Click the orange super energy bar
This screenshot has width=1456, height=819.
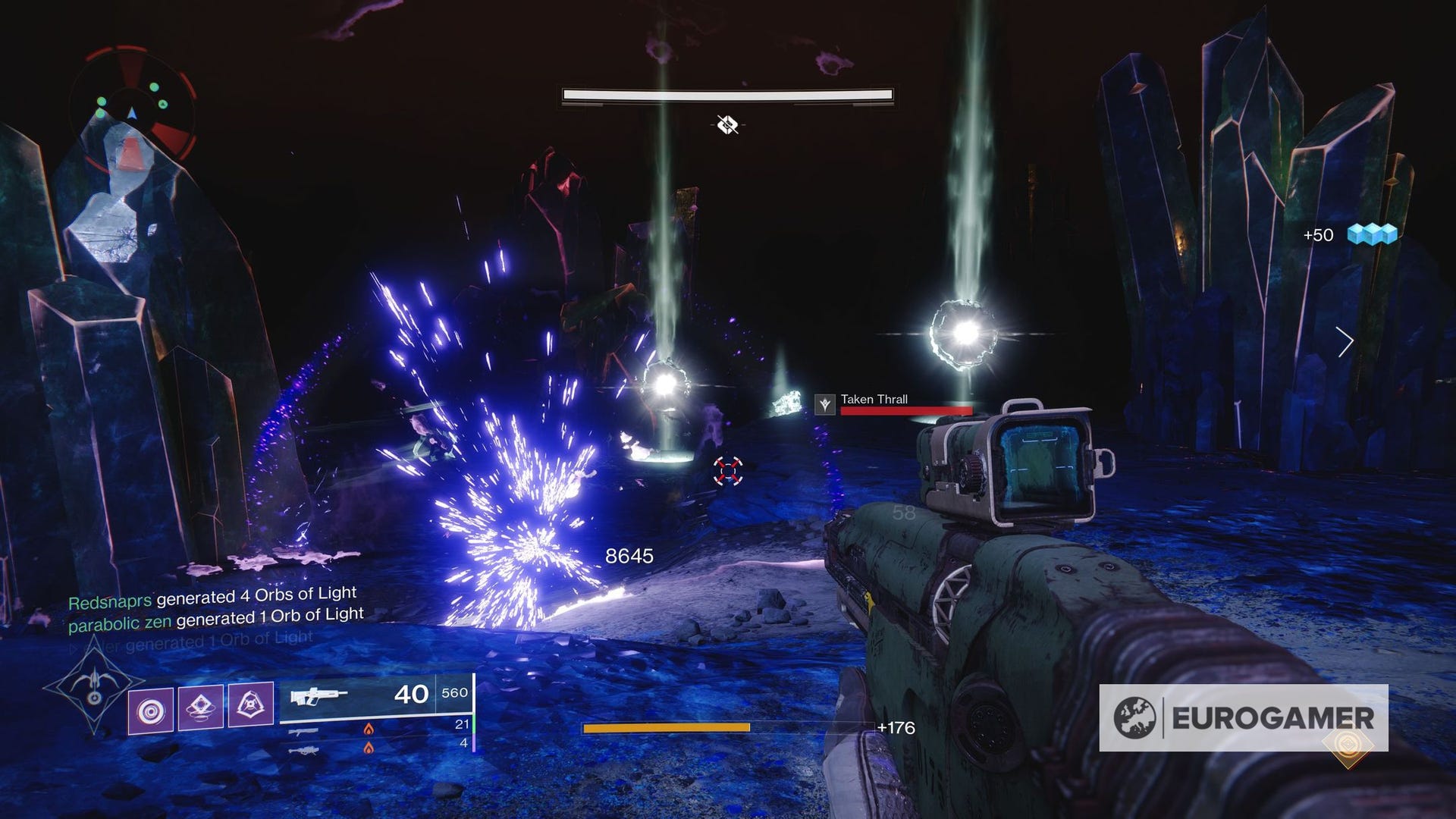664,729
